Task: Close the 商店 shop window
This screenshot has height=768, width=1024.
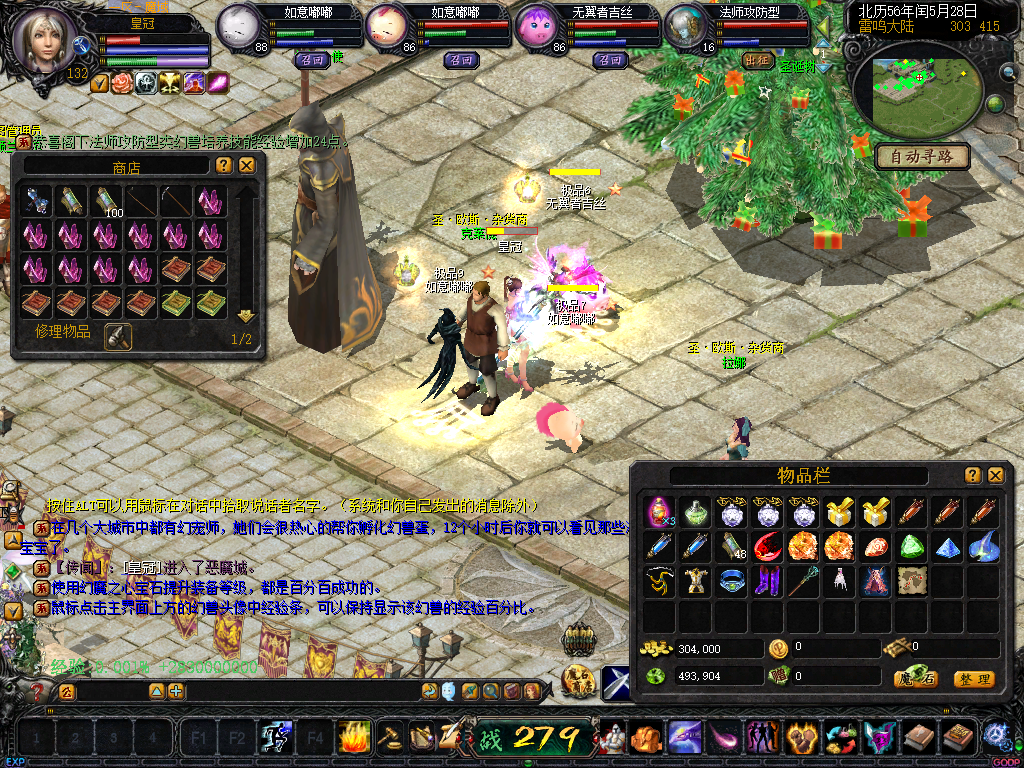Action: coord(246,165)
